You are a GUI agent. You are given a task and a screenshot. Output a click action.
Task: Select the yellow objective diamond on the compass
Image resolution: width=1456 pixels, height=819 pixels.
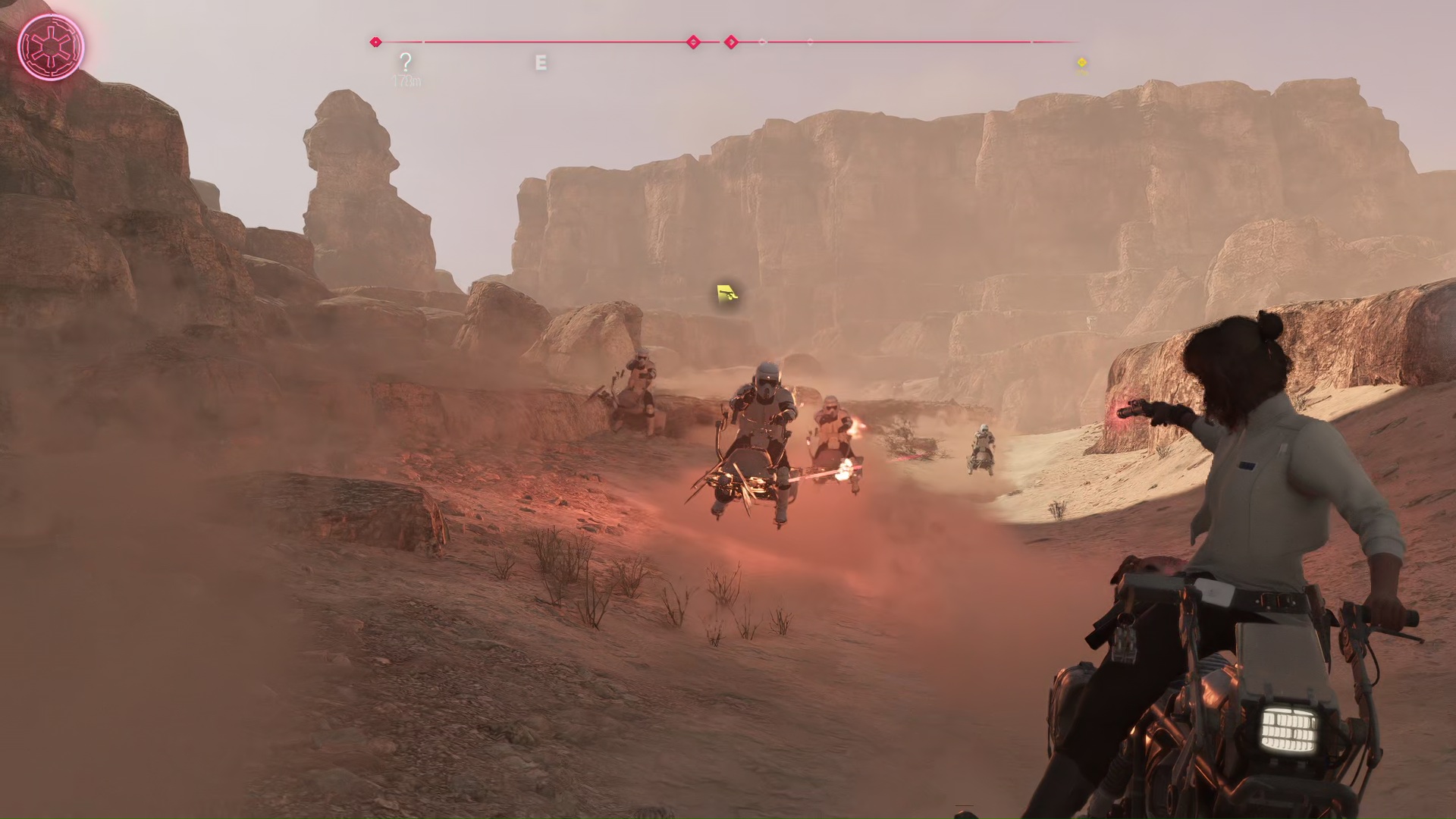coord(1082,62)
